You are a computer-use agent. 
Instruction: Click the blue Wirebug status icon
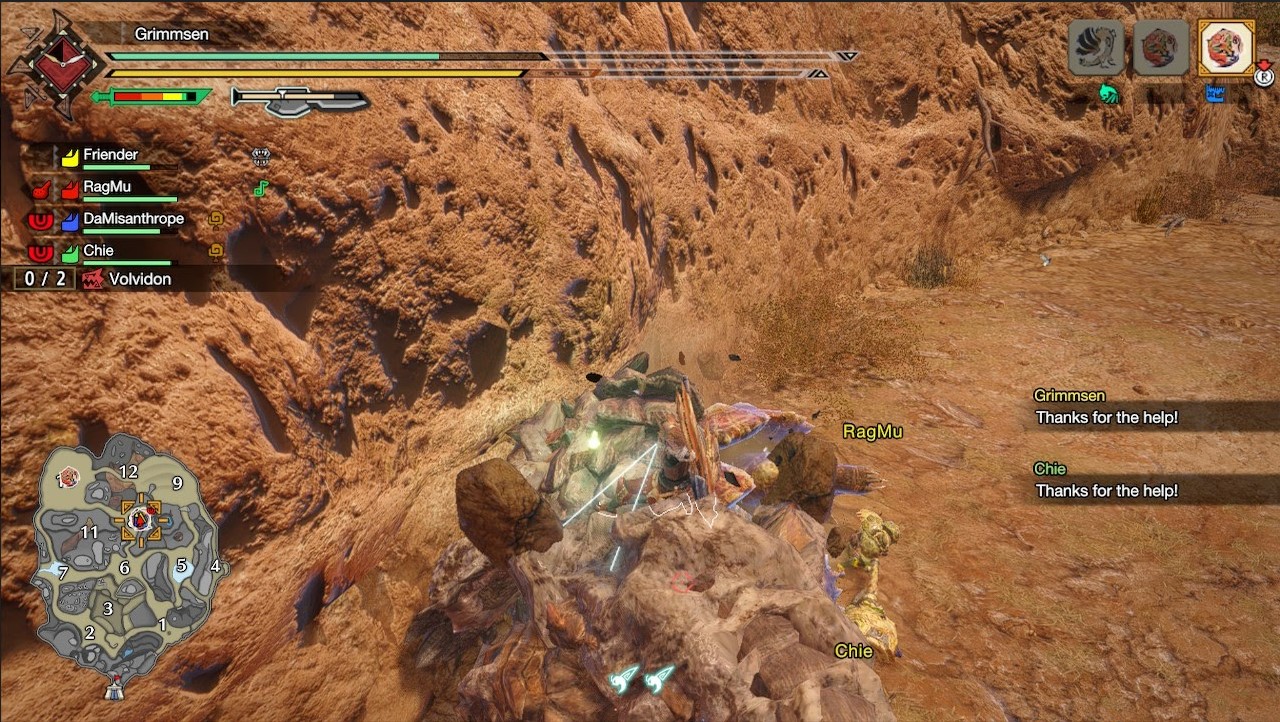[1213, 92]
